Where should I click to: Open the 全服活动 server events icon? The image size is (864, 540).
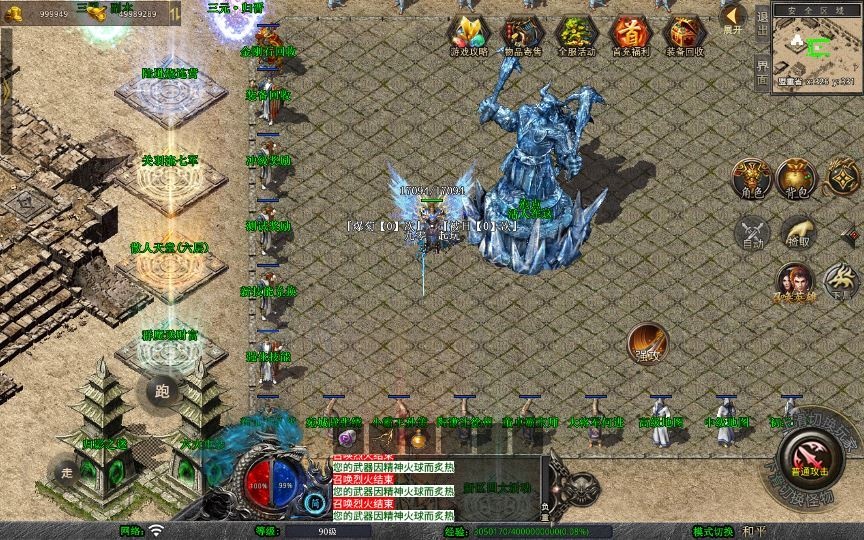pyautogui.click(x=576, y=35)
